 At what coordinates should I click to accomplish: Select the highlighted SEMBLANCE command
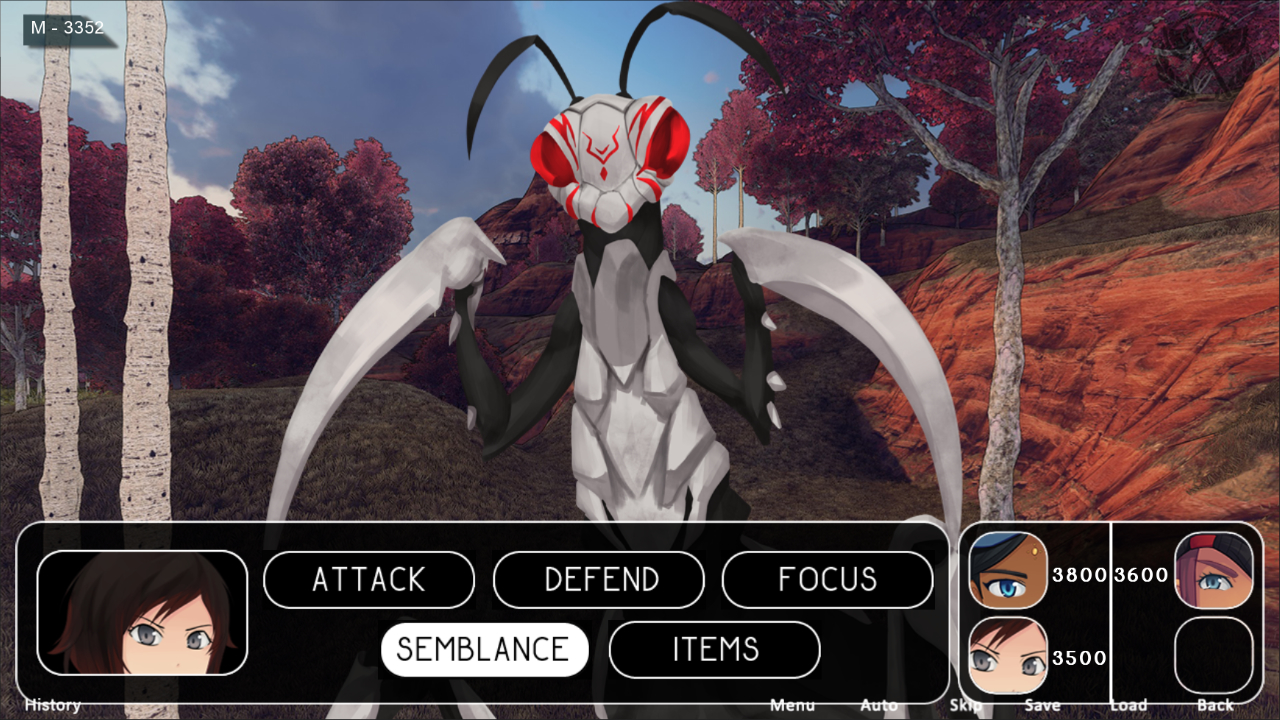coord(484,648)
